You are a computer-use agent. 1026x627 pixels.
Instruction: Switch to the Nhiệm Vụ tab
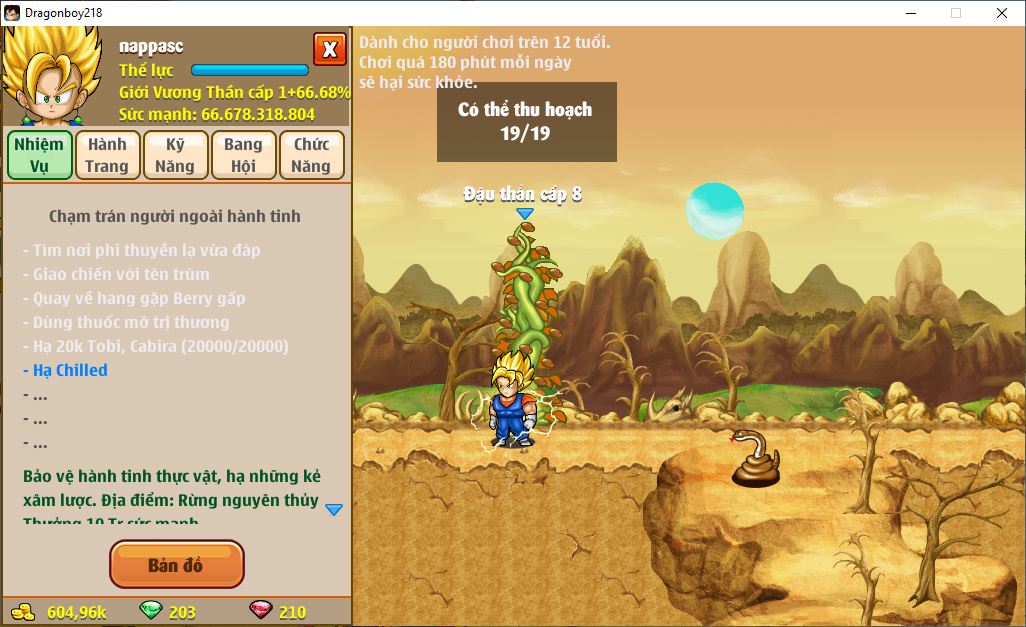pyautogui.click(x=40, y=155)
